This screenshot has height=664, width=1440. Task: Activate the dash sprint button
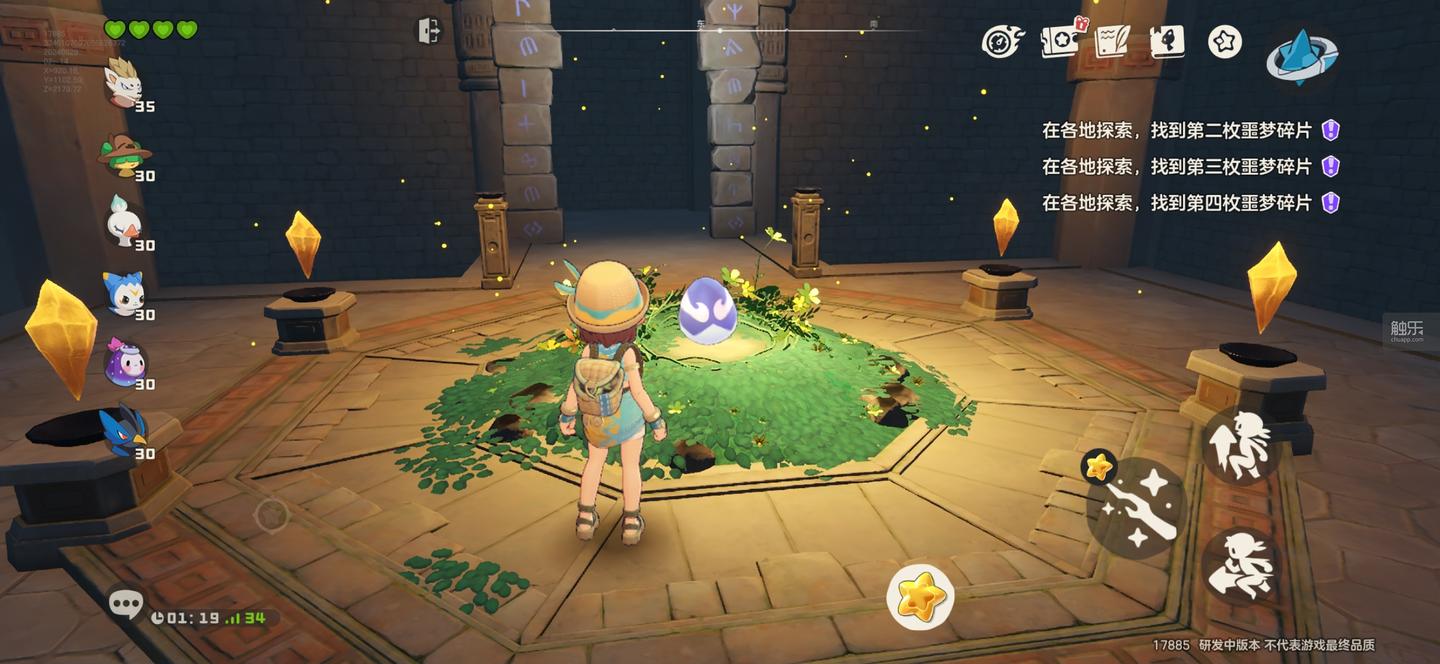click(1241, 566)
